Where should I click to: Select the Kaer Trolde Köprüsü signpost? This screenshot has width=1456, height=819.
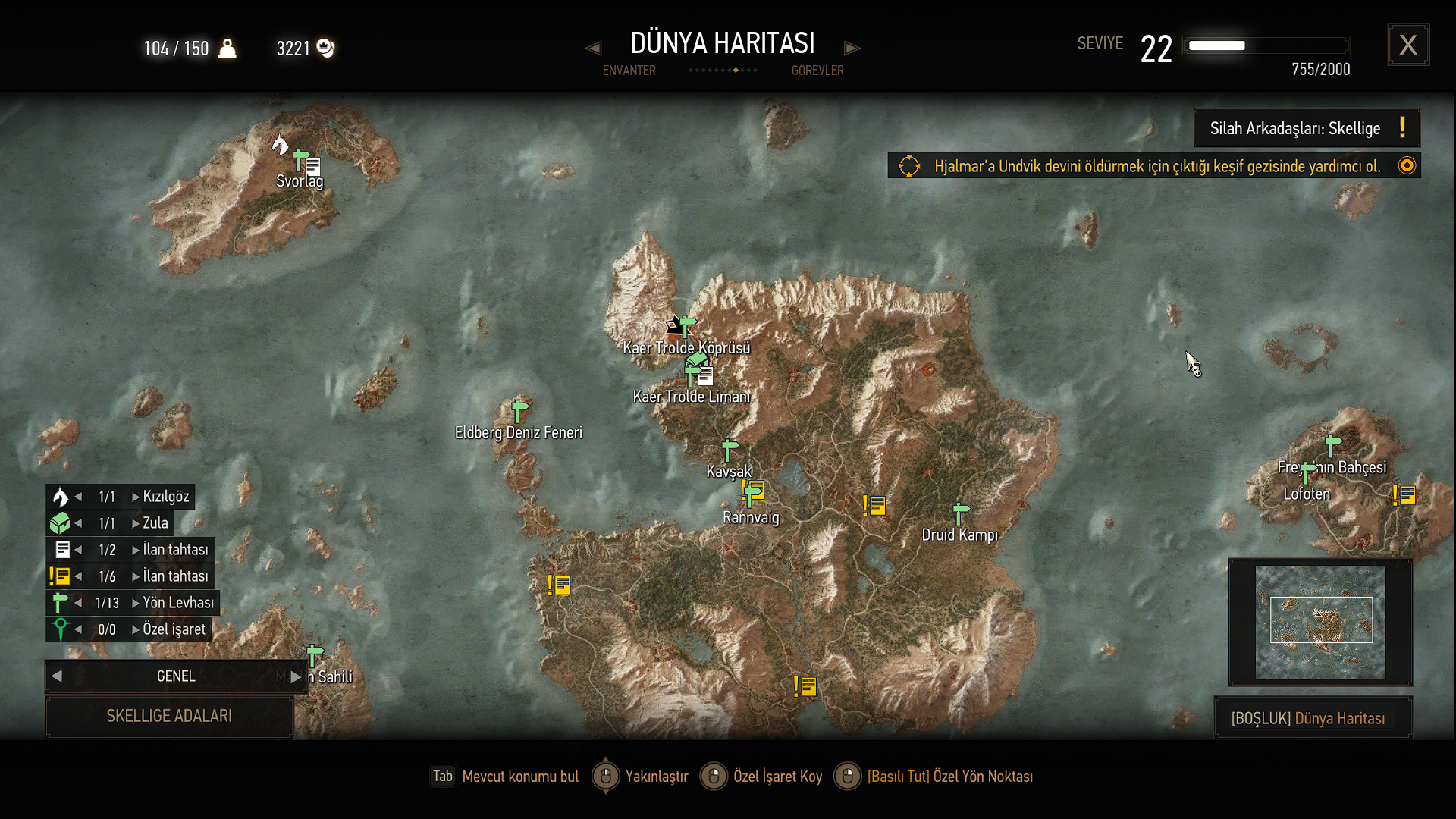click(687, 326)
